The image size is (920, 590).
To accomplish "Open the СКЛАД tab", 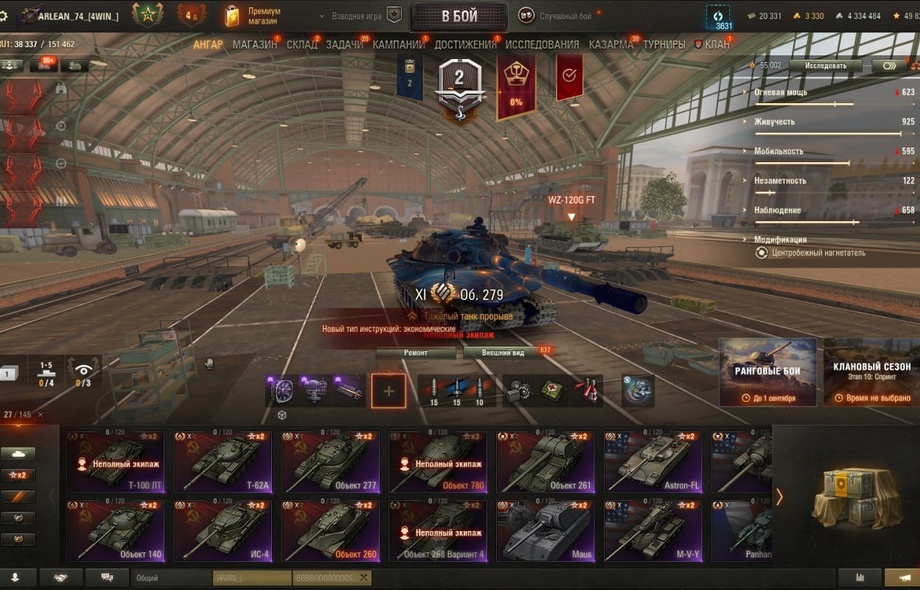I will [302, 45].
